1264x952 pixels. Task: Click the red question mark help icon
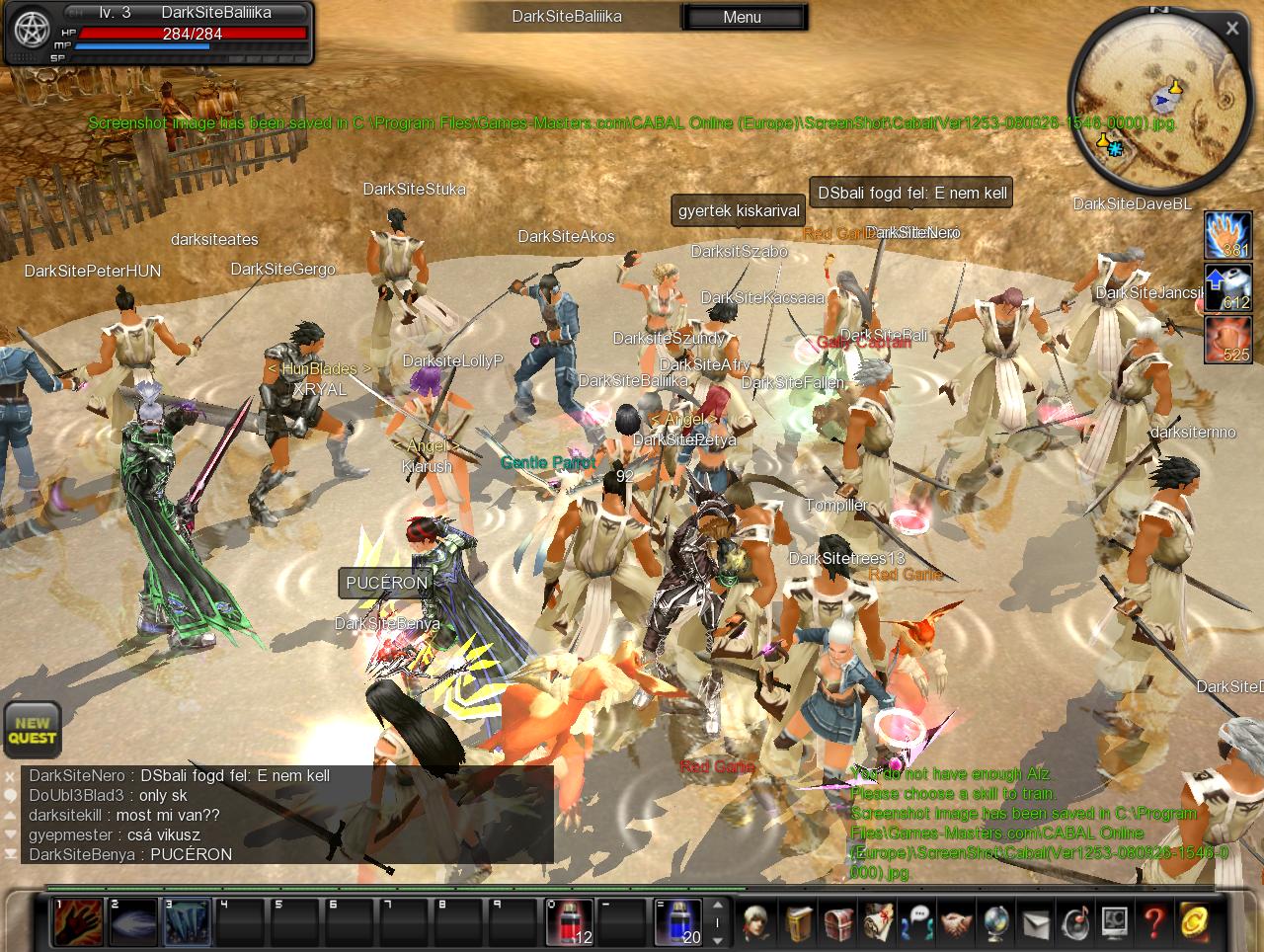1154,922
